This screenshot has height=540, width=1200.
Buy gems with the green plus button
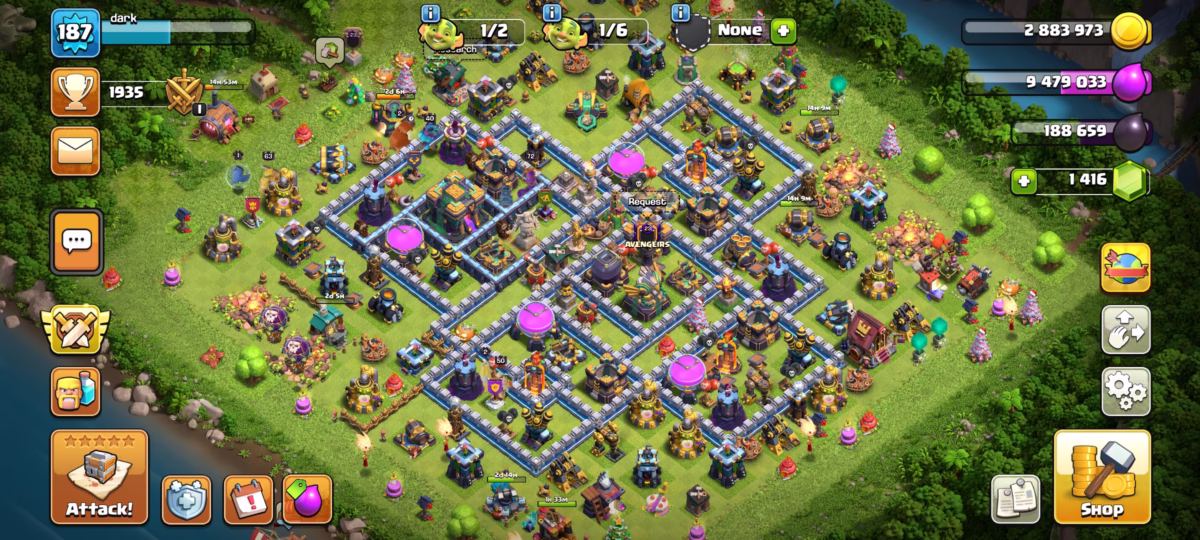tap(1022, 181)
